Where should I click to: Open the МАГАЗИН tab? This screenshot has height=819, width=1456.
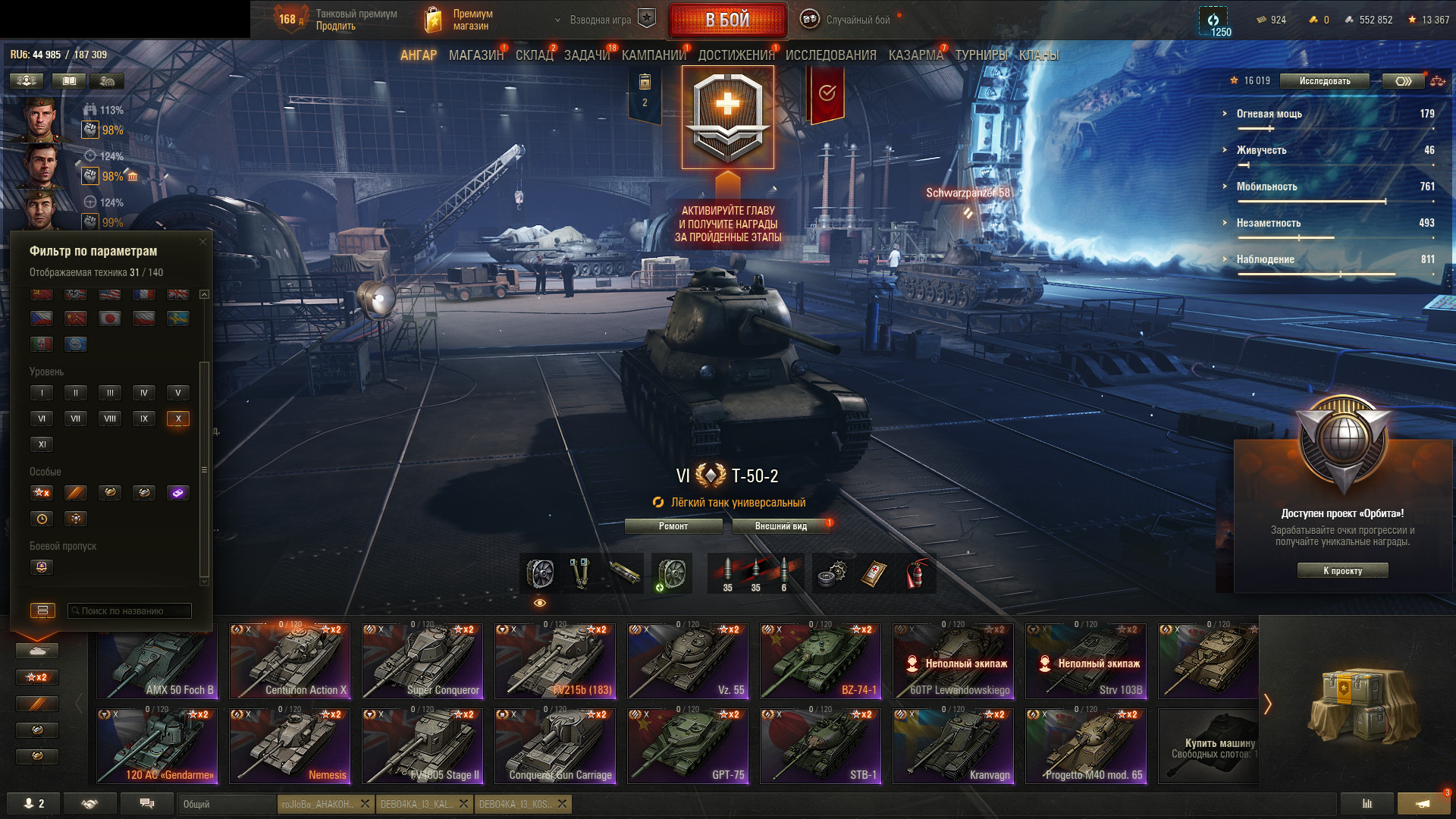(x=475, y=55)
